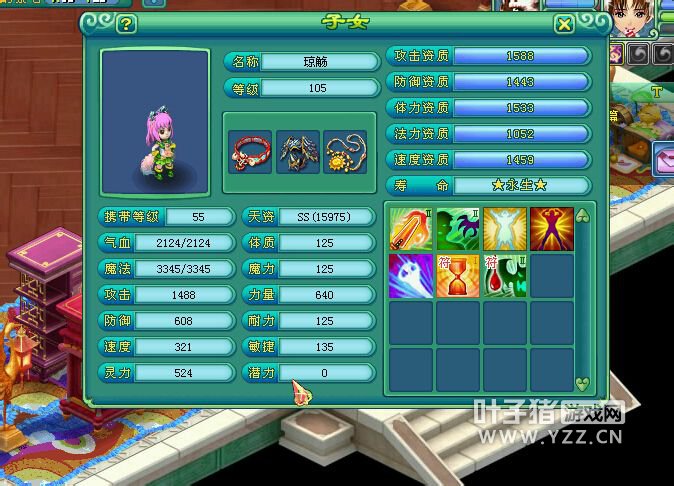
Task: Choose the glowing white figure skill
Action: [x=504, y=229]
